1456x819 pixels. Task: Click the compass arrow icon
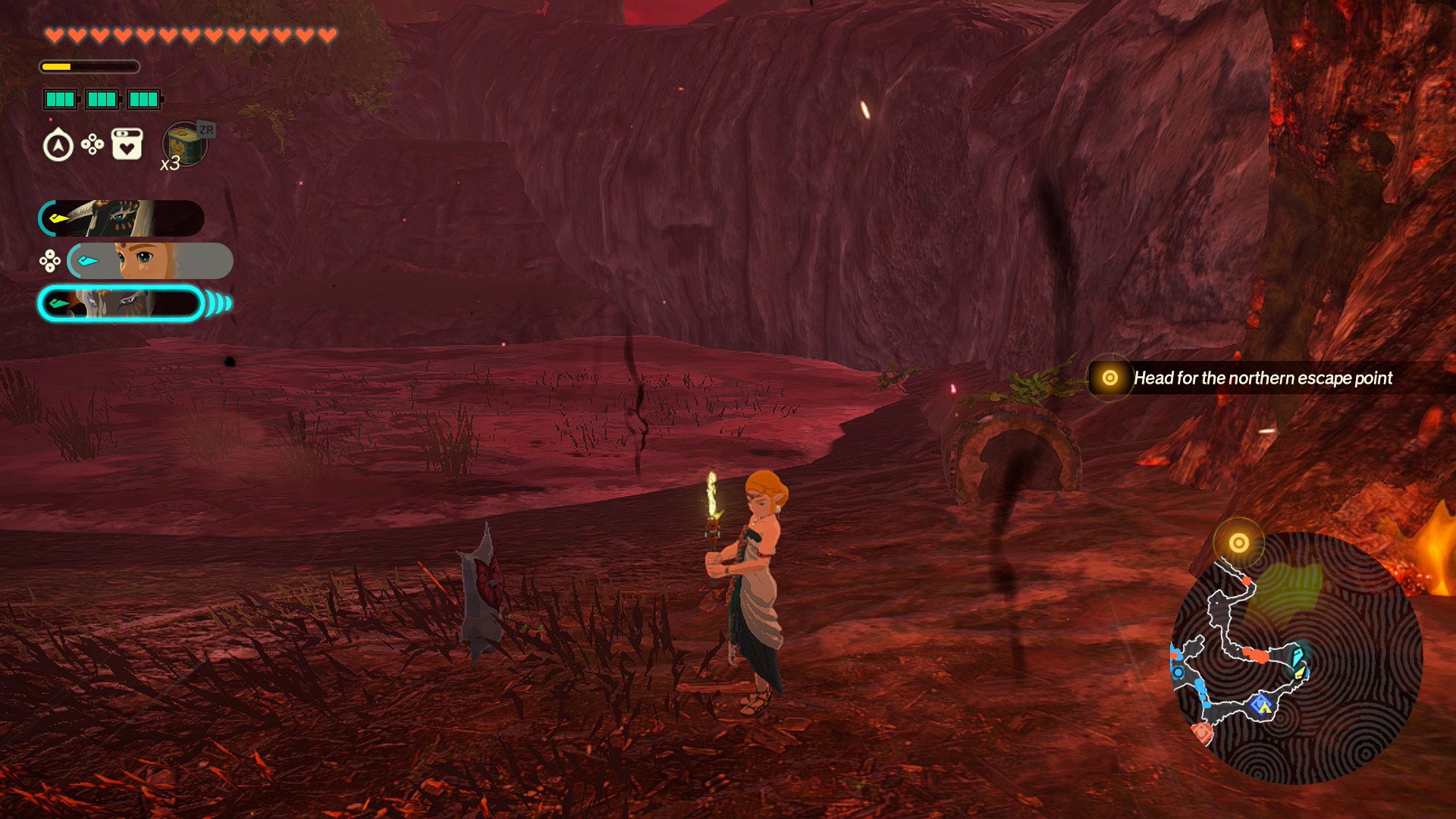58,146
